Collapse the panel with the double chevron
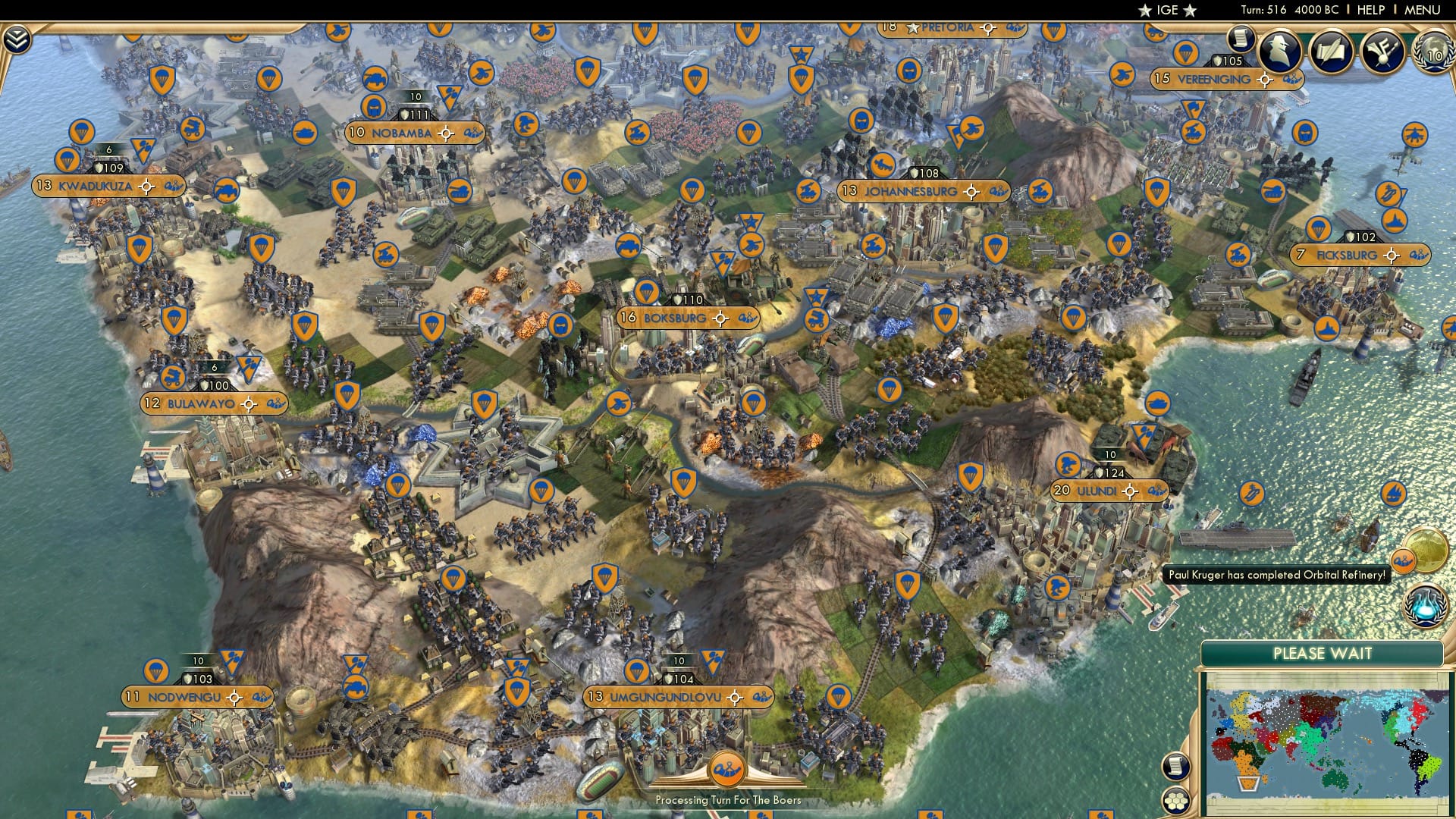 (x=17, y=37)
